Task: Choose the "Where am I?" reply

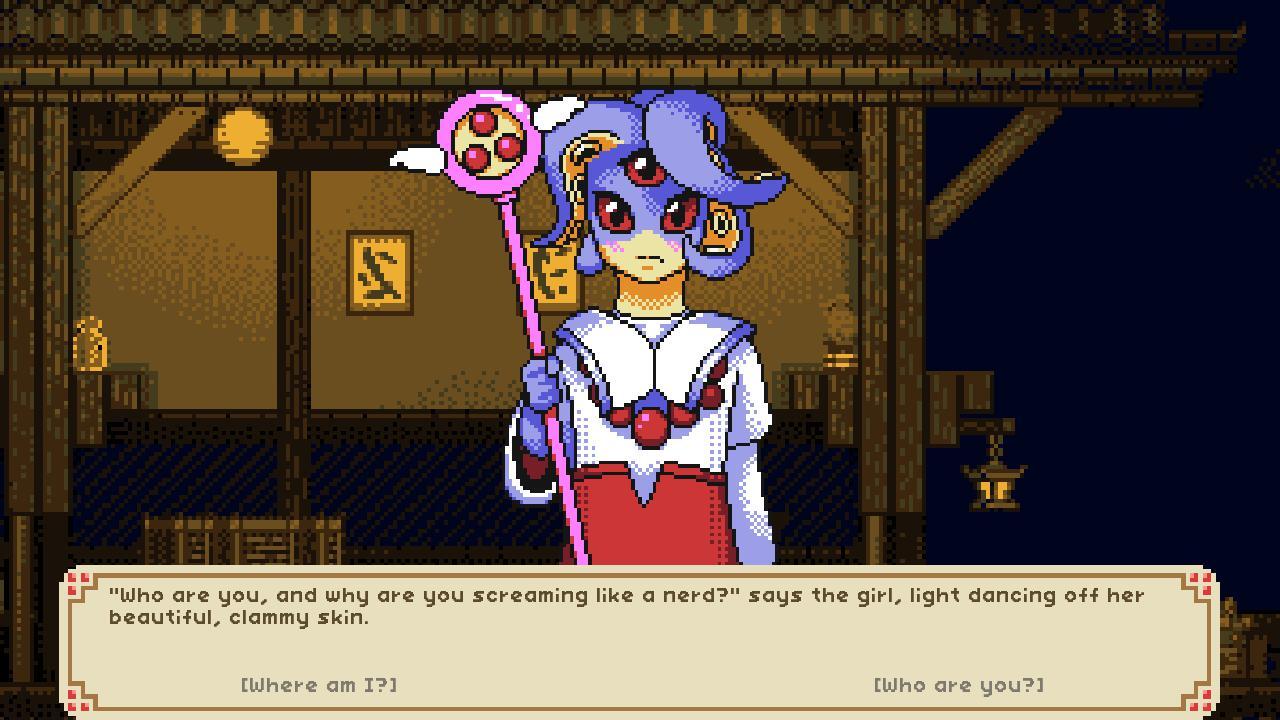Action: click(x=319, y=685)
